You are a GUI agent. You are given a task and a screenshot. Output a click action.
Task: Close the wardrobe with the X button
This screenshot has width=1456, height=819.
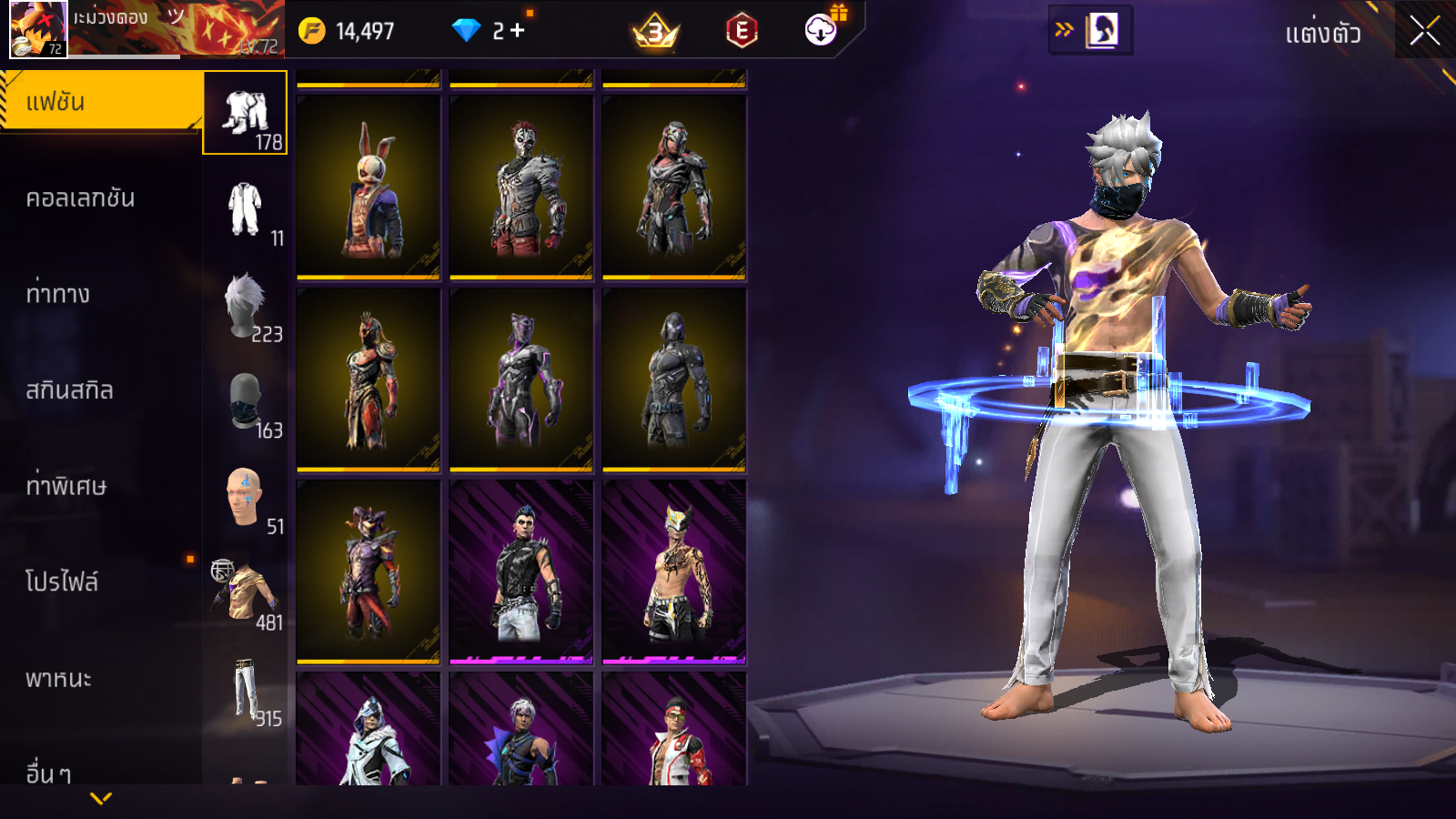click(x=1424, y=32)
